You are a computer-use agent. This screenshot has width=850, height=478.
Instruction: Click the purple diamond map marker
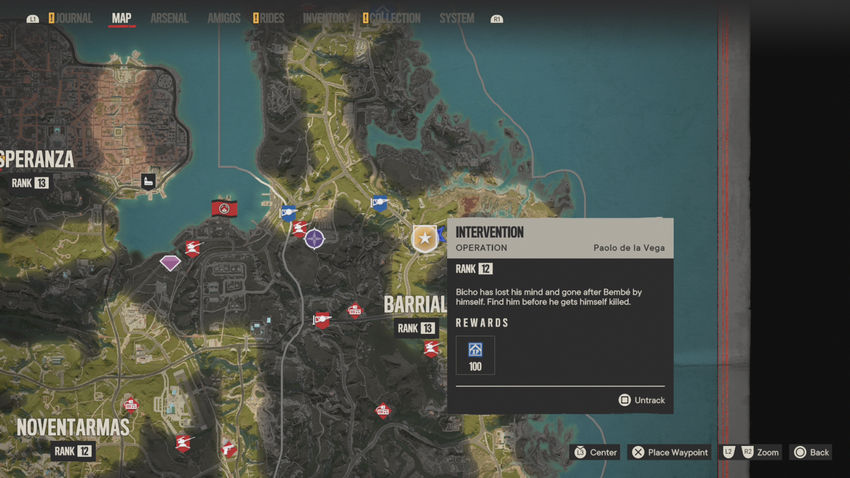coord(171,263)
